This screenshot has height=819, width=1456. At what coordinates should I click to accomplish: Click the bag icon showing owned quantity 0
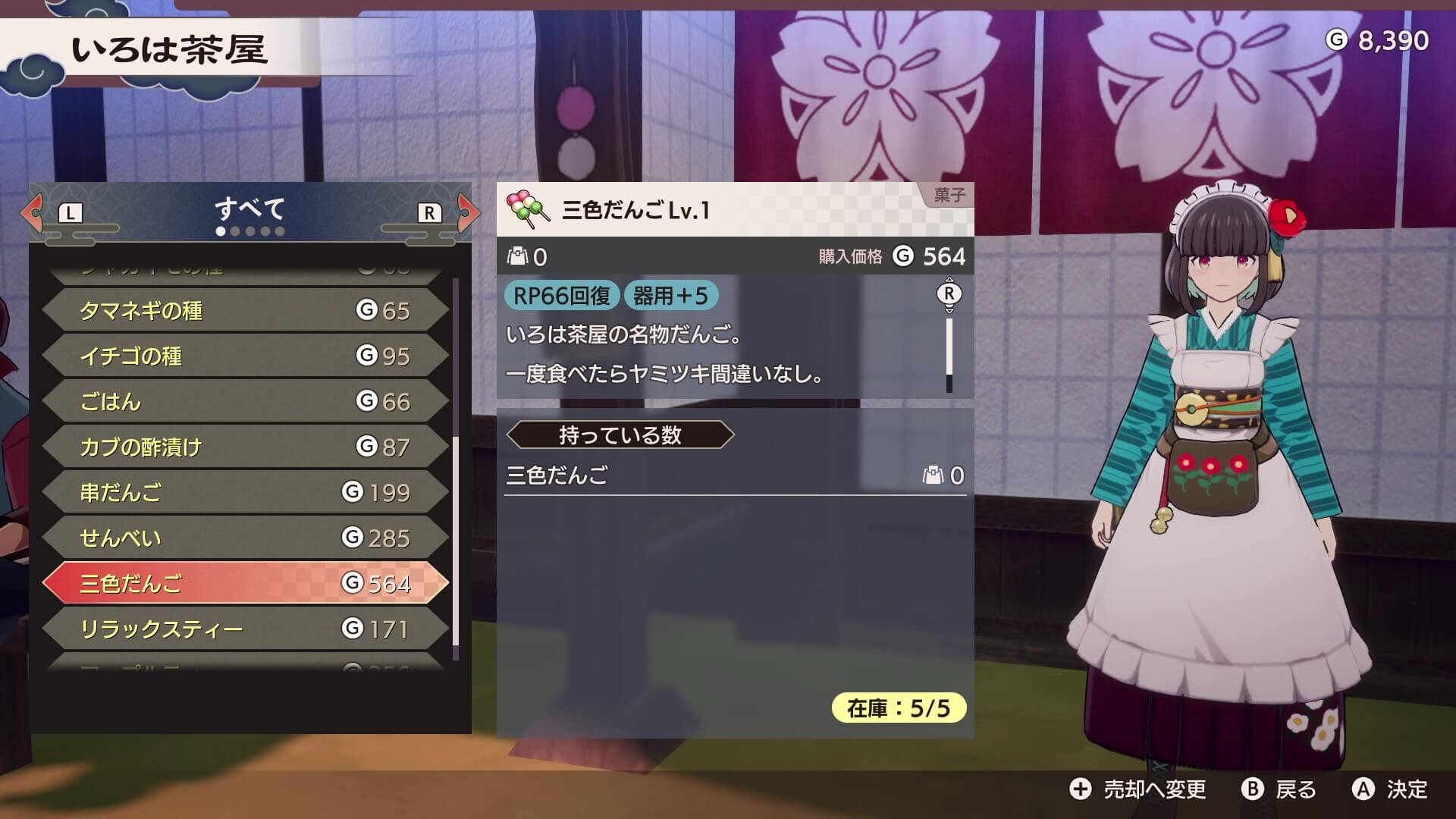(x=516, y=256)
